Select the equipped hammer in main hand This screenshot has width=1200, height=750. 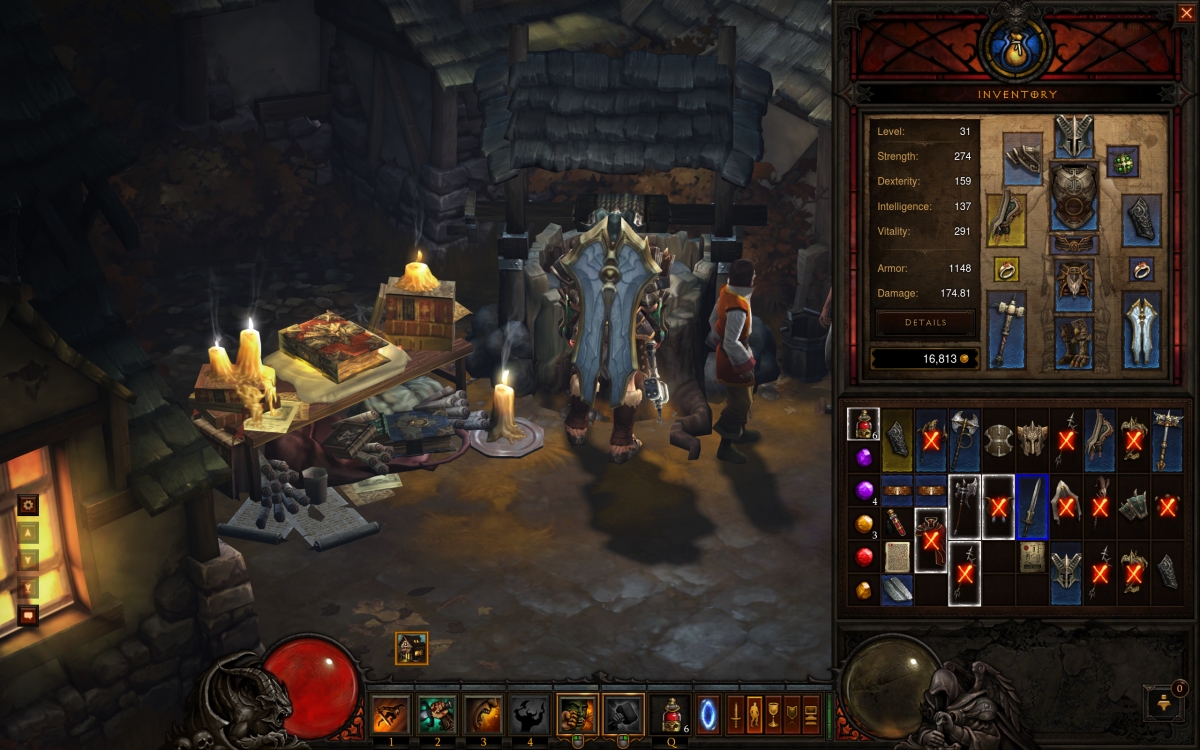[1007, 330]
